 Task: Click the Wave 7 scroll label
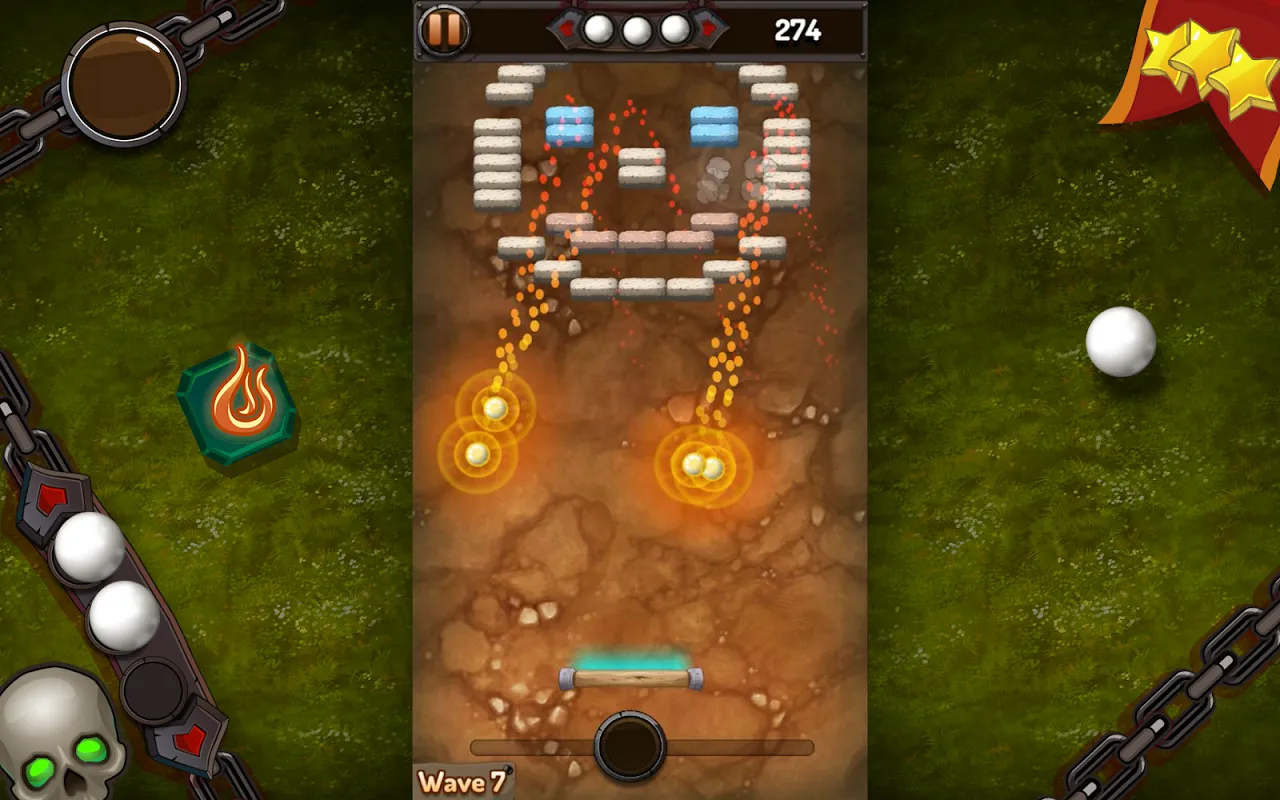click(x=462, y=782)
